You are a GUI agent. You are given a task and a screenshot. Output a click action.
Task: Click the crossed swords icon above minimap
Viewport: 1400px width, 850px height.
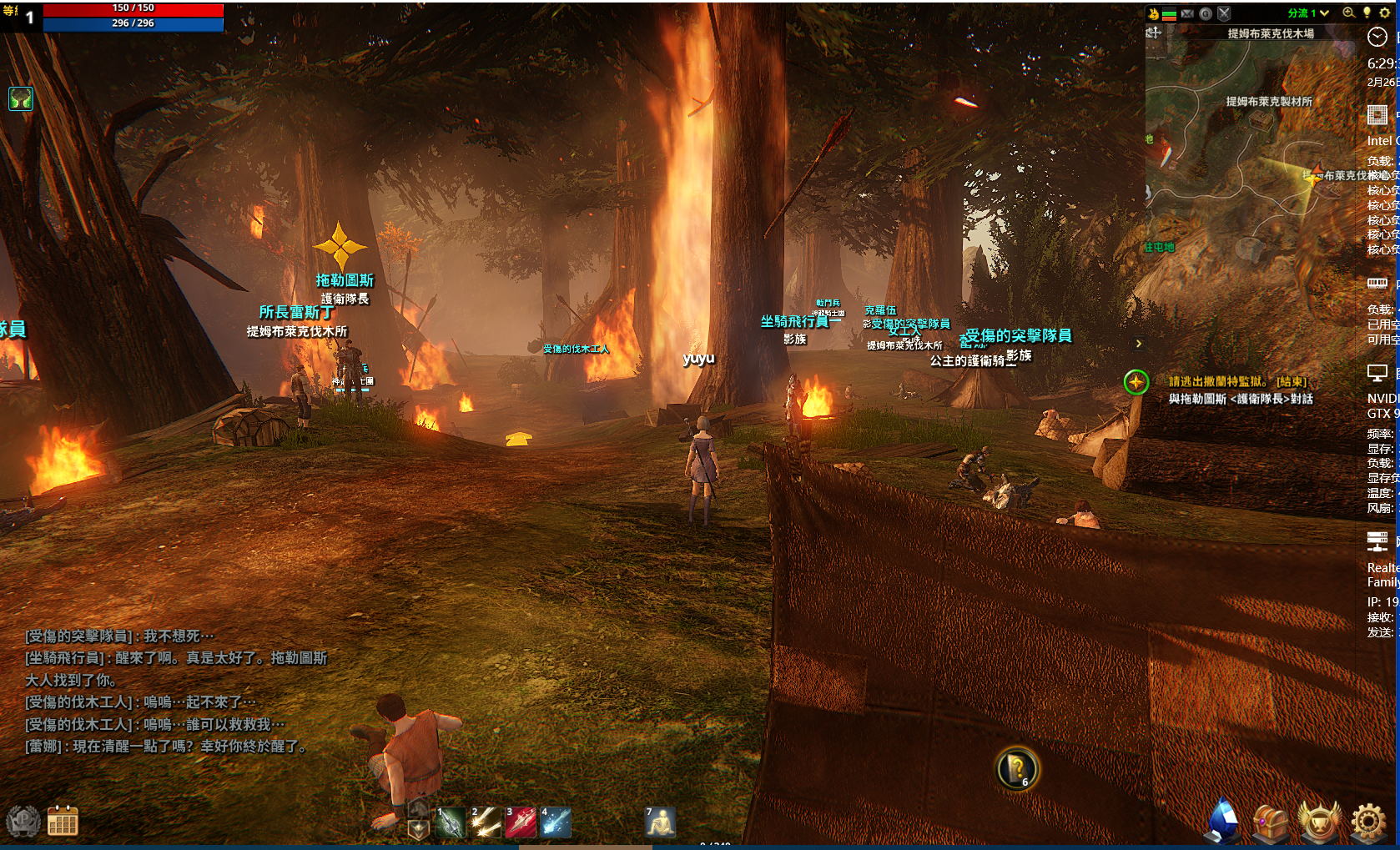point(1224,13)
